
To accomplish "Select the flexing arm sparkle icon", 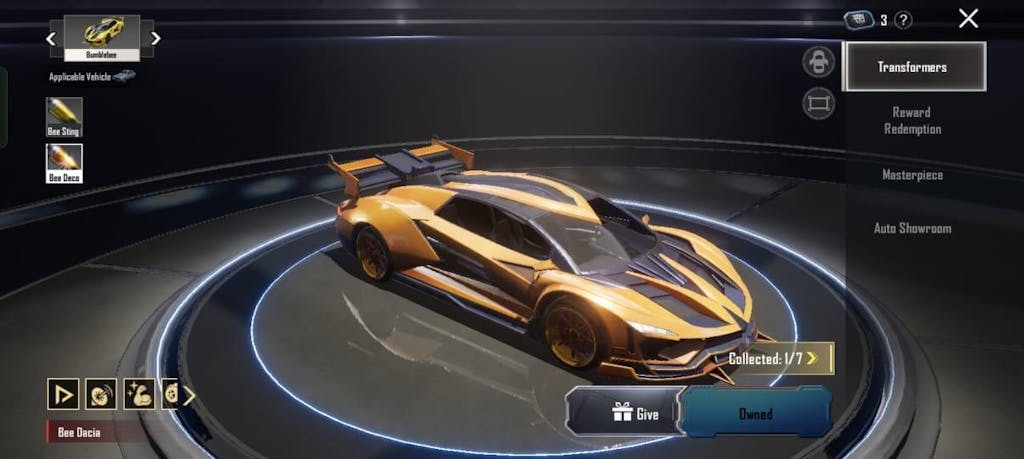I will point(138,394).
